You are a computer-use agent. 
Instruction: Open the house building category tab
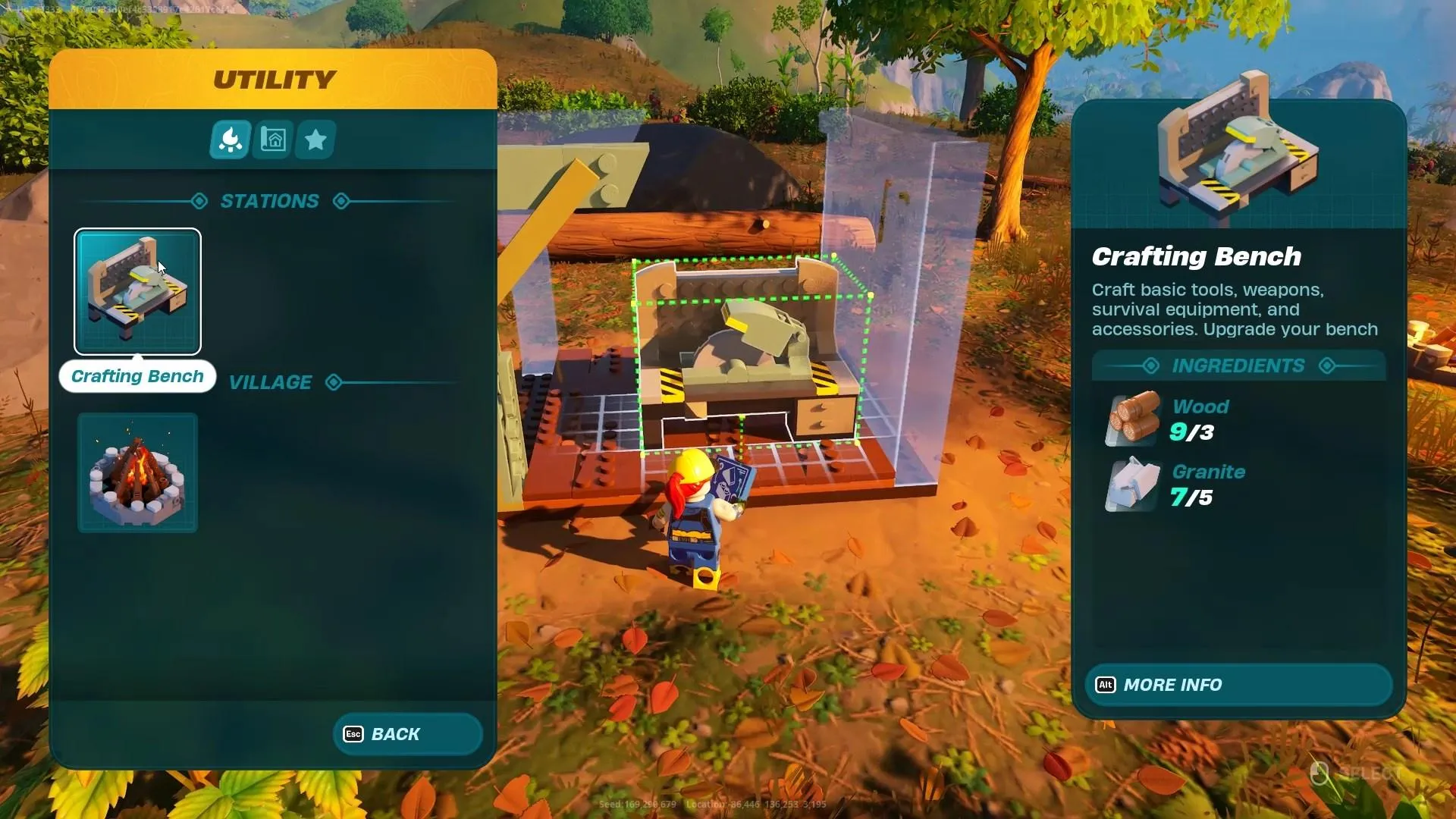coord(273,140)
